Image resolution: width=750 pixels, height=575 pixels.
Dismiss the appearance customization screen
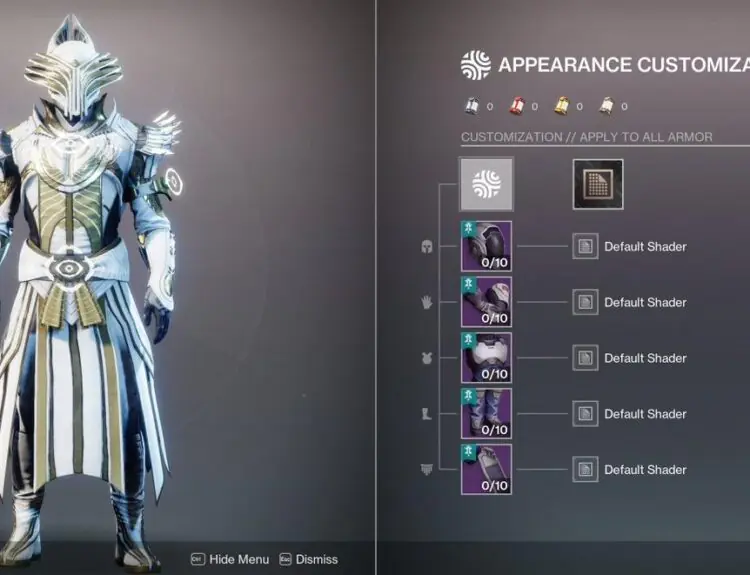pos(309,560)
